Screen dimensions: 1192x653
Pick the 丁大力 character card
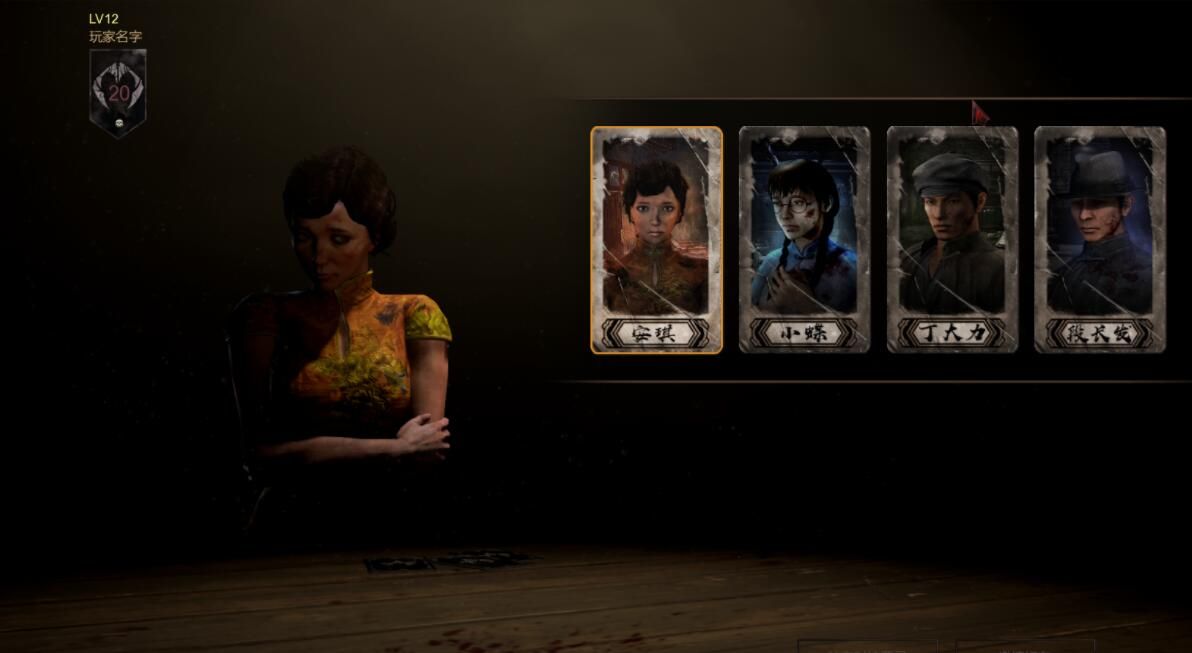952,240
